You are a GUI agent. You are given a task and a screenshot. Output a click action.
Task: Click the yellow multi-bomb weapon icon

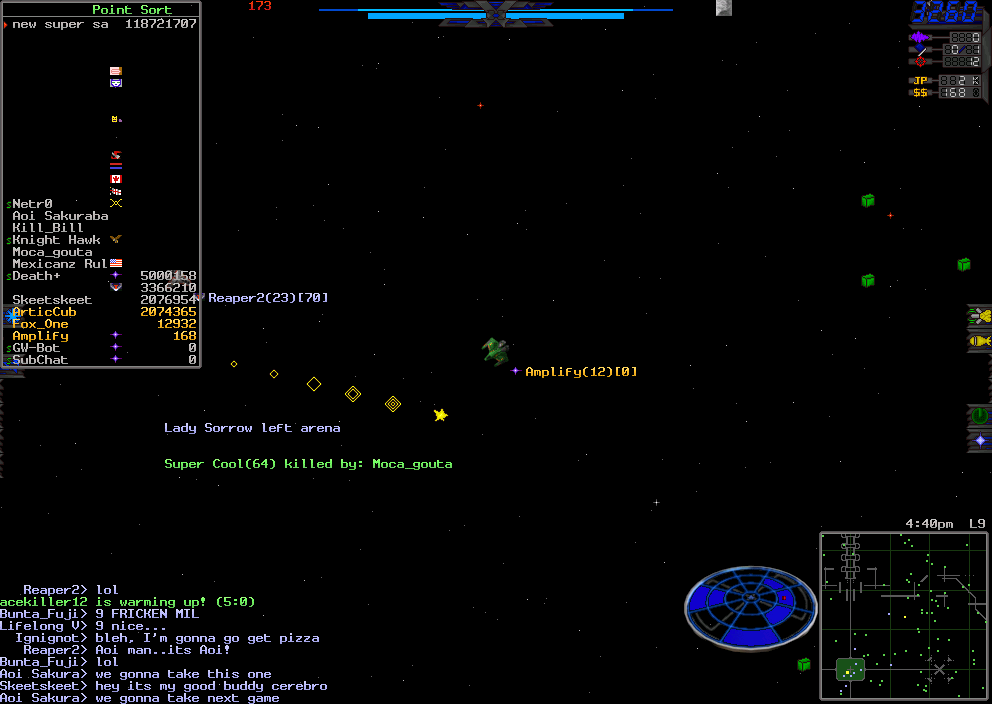coord(980,317)
